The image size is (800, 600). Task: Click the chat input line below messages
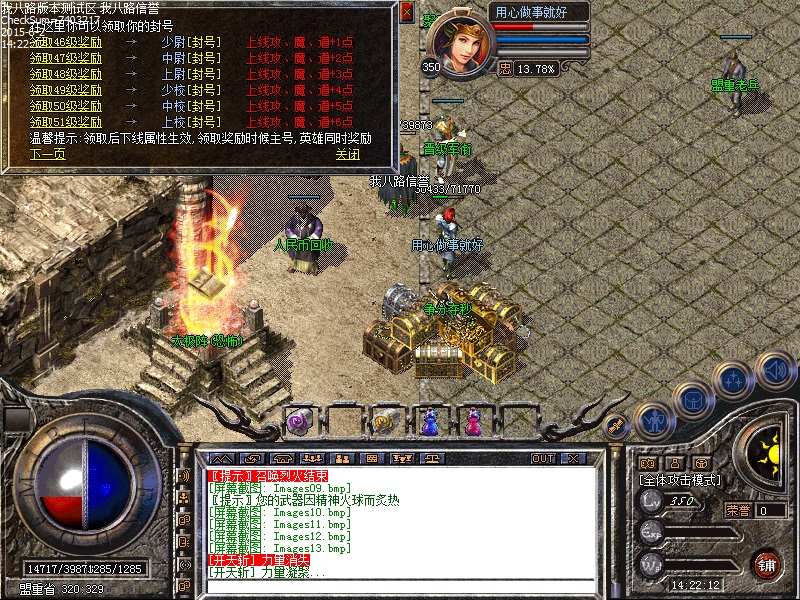(x=400, y=588)
